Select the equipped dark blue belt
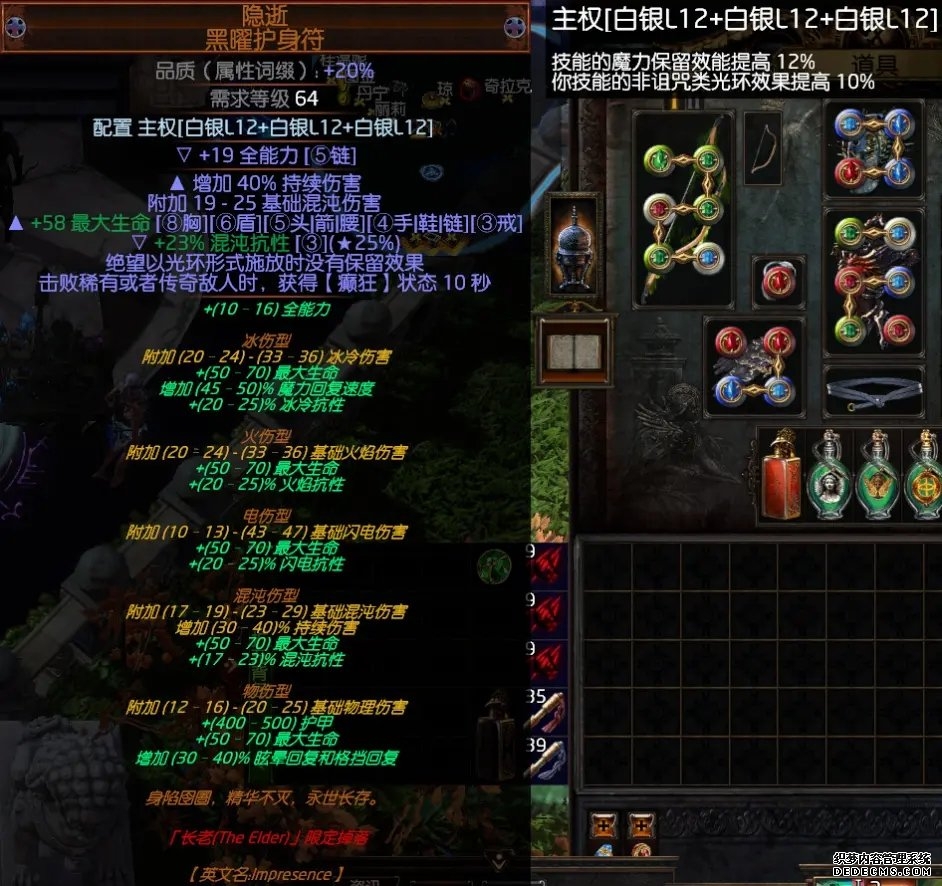Image resolution: width=942 pixels, height=886 pixels. (x=875, y=390)
